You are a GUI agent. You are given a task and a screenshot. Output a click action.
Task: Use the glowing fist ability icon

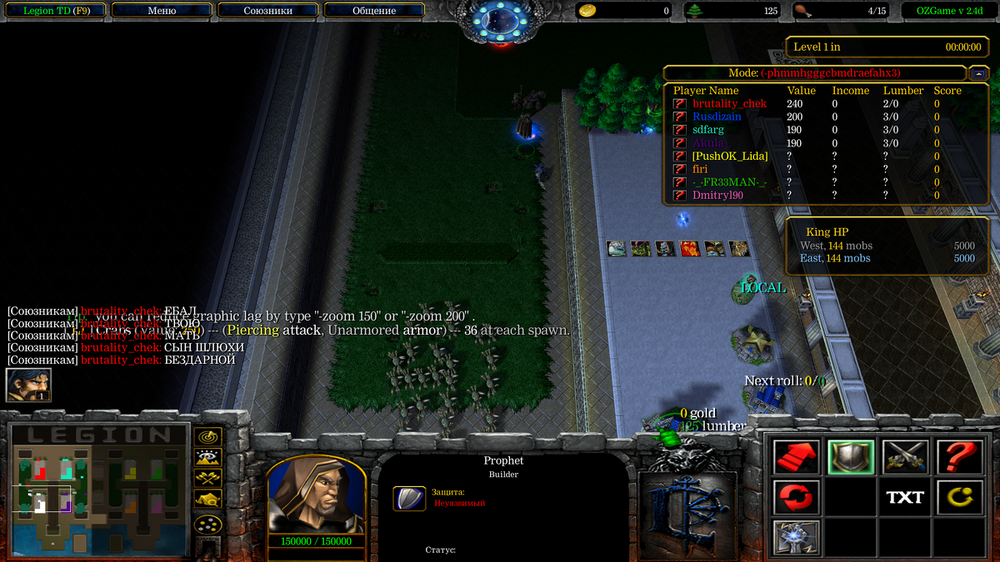(x=797, y=537)
